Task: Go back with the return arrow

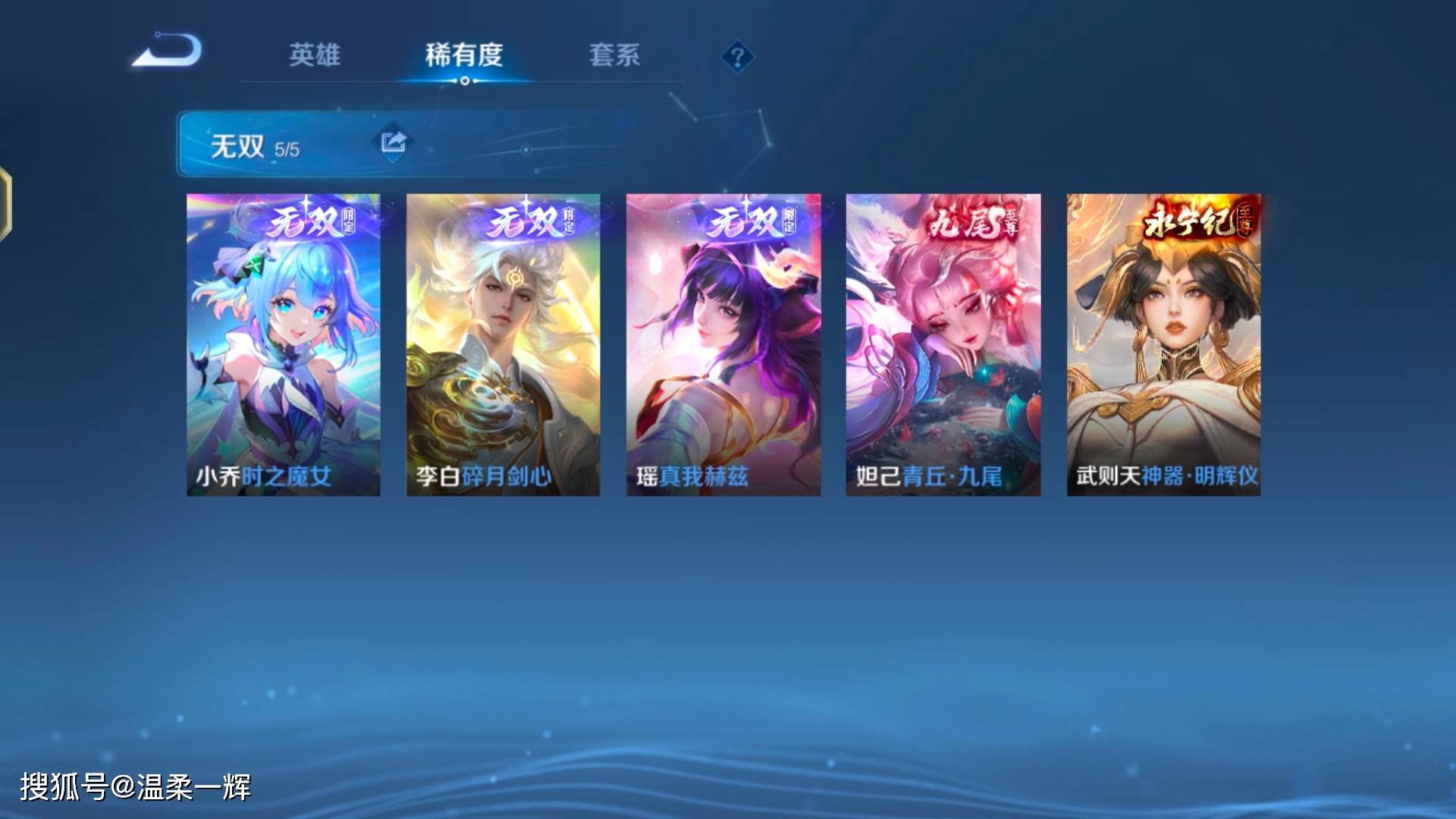Action: click(168, 52)
